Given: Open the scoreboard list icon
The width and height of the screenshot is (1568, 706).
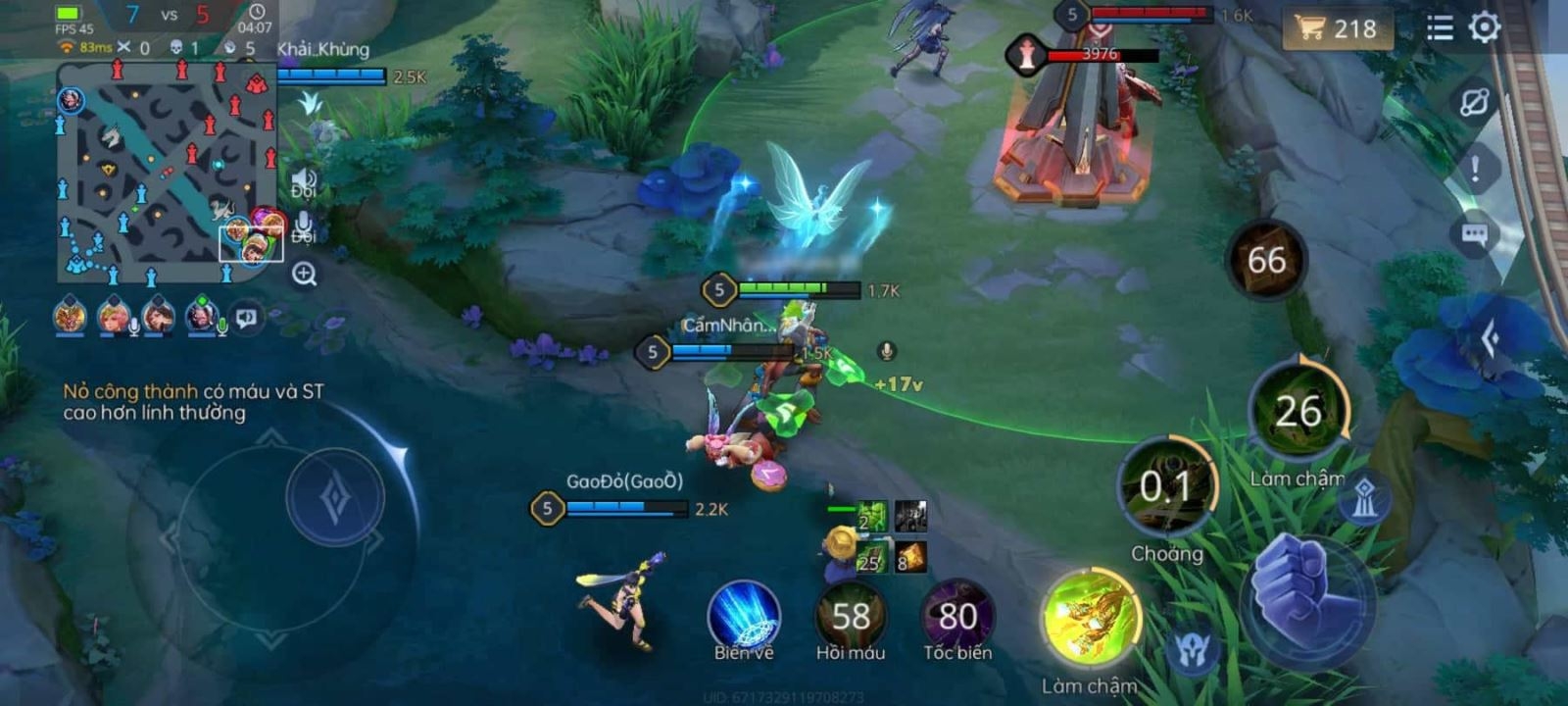Looking at the screenshot, I should pyautogui.click(x=1440, y=27).
